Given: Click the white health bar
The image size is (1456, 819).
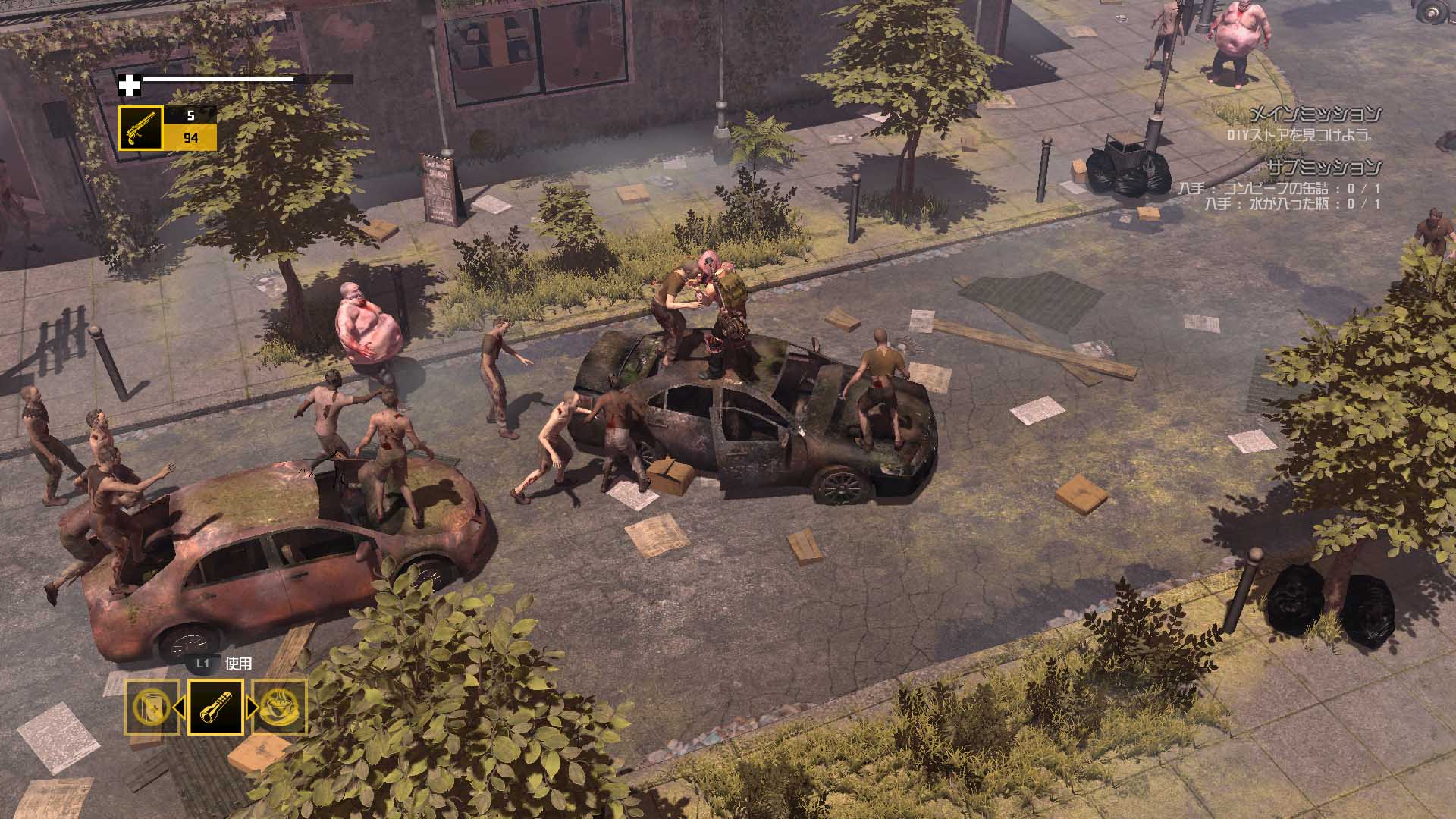Looking at the screenshot, I should [220, 78].
